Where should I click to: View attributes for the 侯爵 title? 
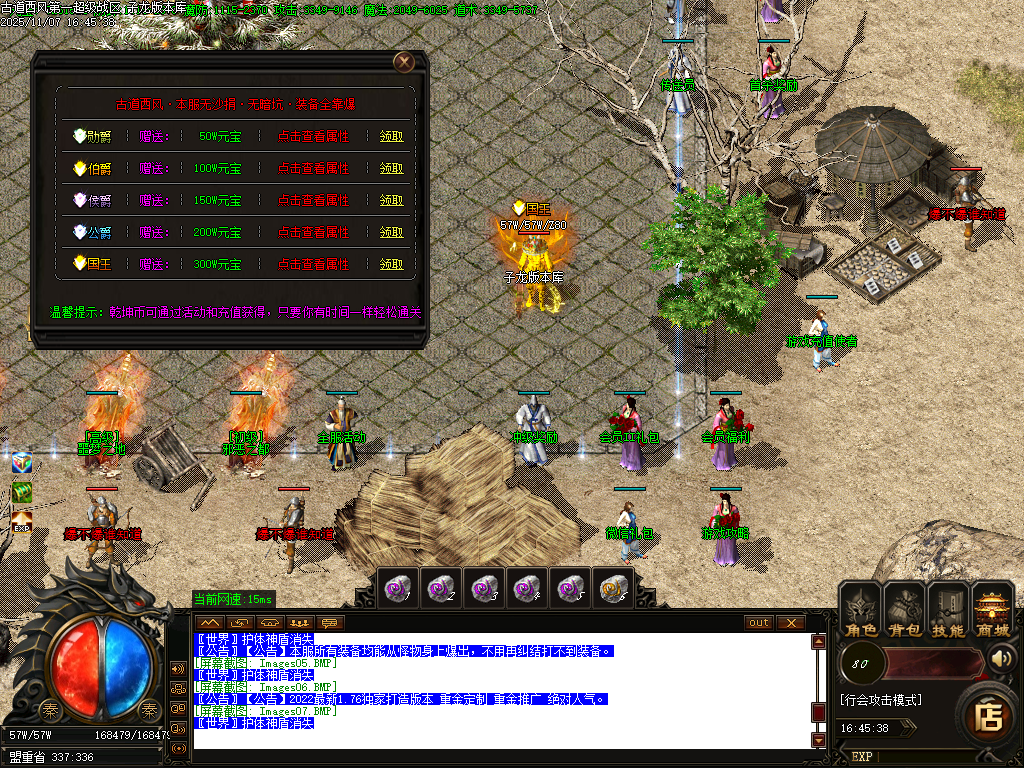click(x=313, y=200)
